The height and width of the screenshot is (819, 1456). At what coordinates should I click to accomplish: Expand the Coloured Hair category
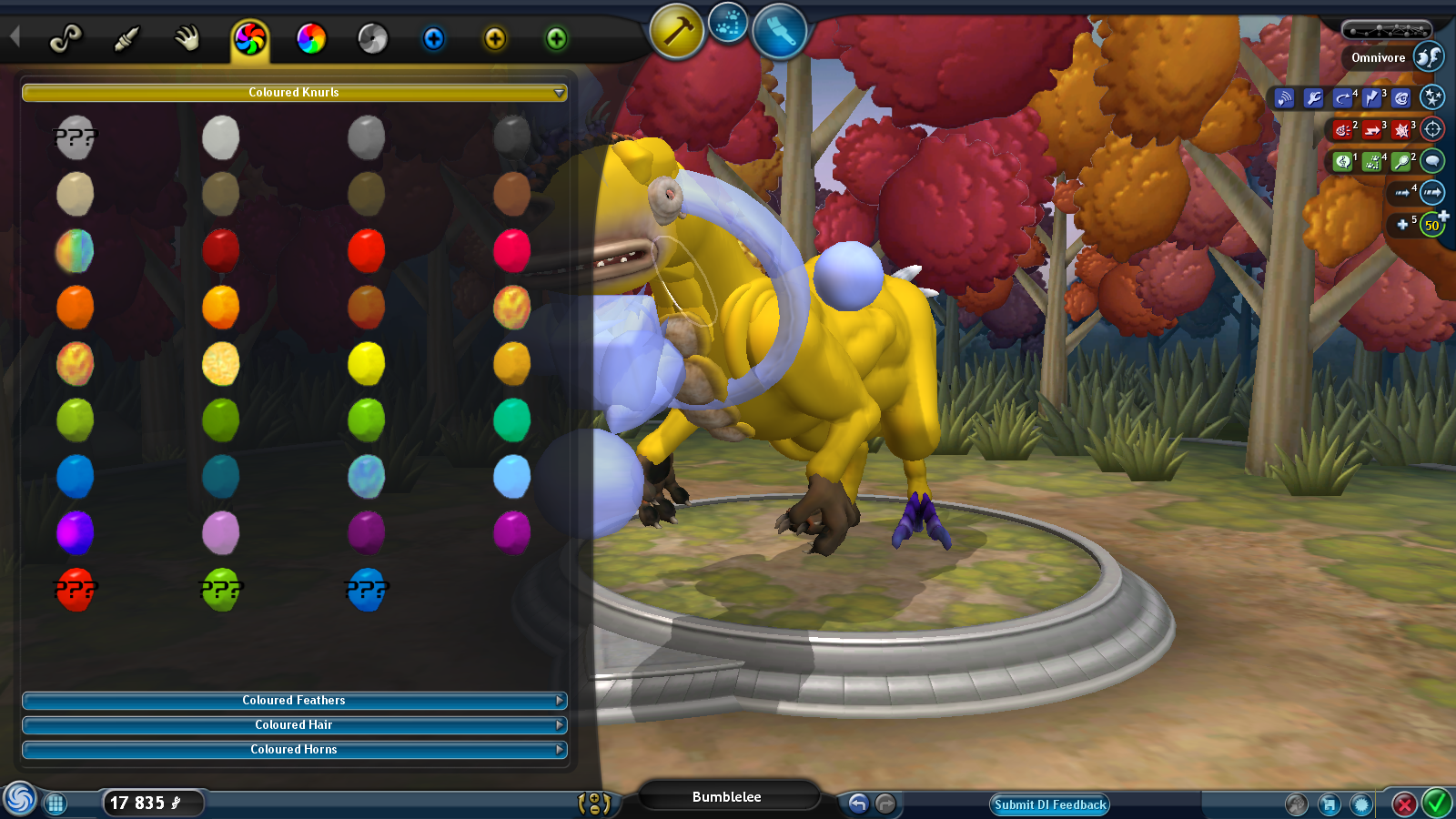pyautogui.click(x=294, y=725)
